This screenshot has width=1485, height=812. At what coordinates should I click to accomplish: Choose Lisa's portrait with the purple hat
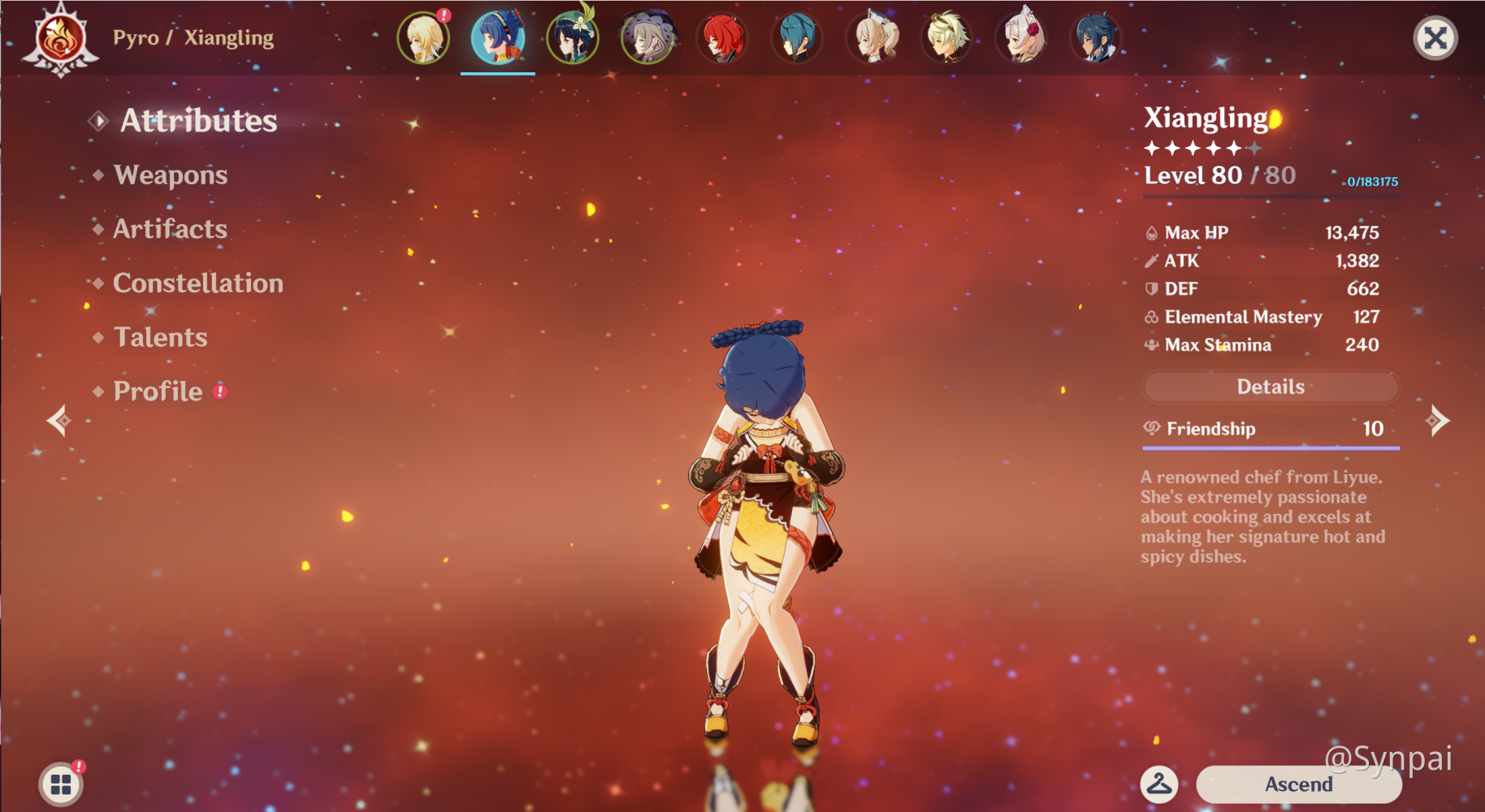[x=647, y=38]
